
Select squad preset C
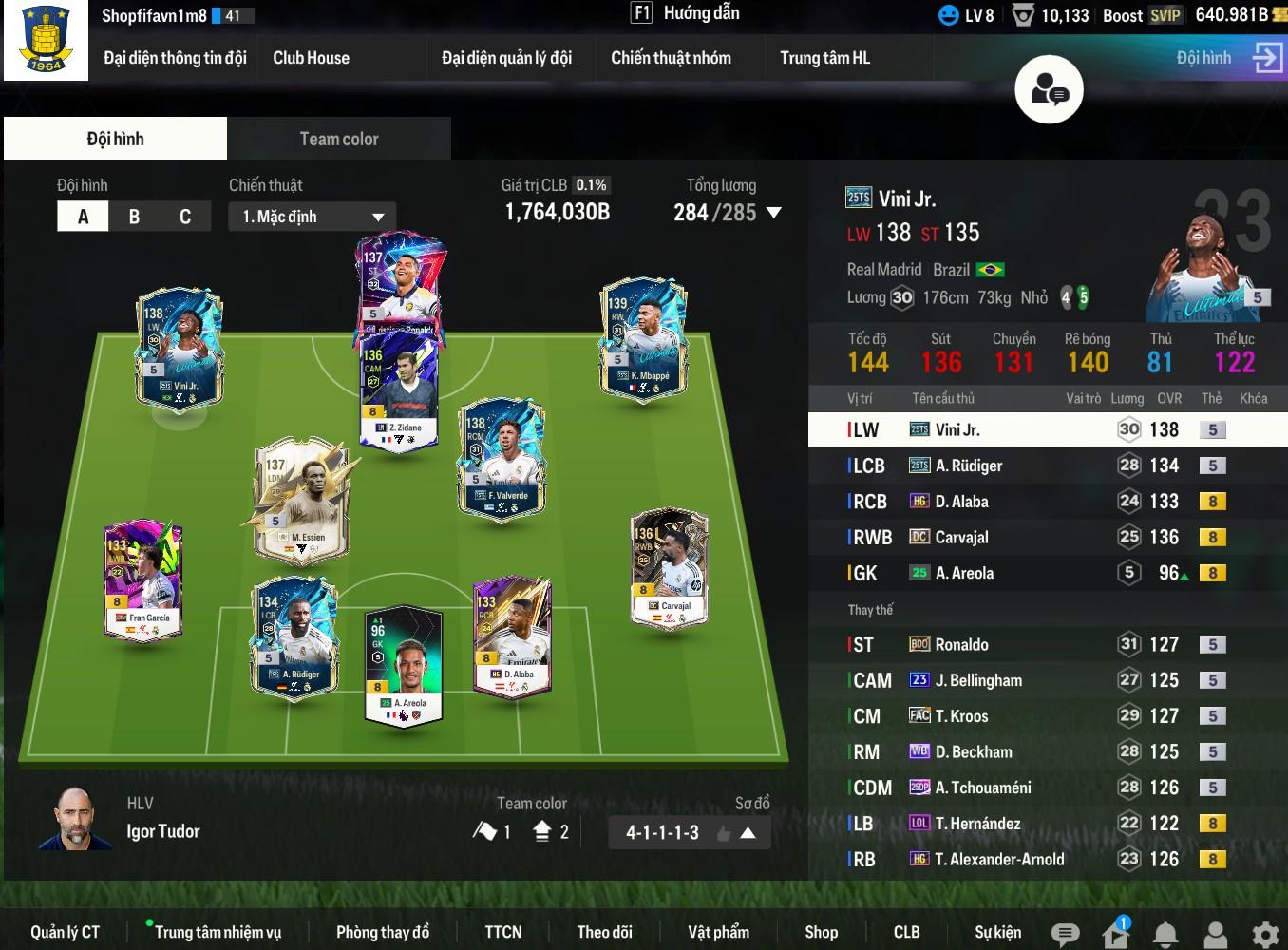click(x=185, y=217)
